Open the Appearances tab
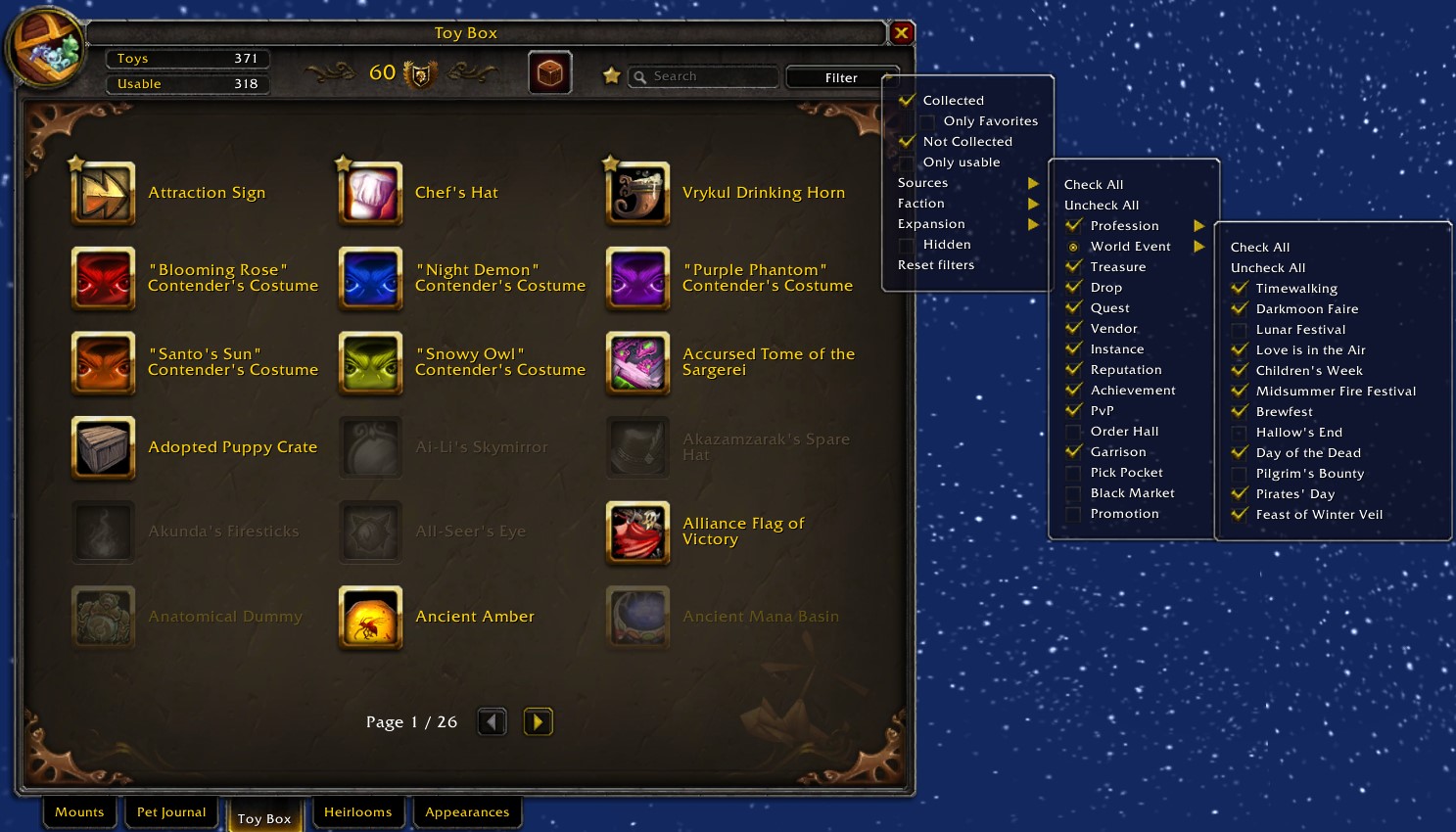 tap(467, 812)
